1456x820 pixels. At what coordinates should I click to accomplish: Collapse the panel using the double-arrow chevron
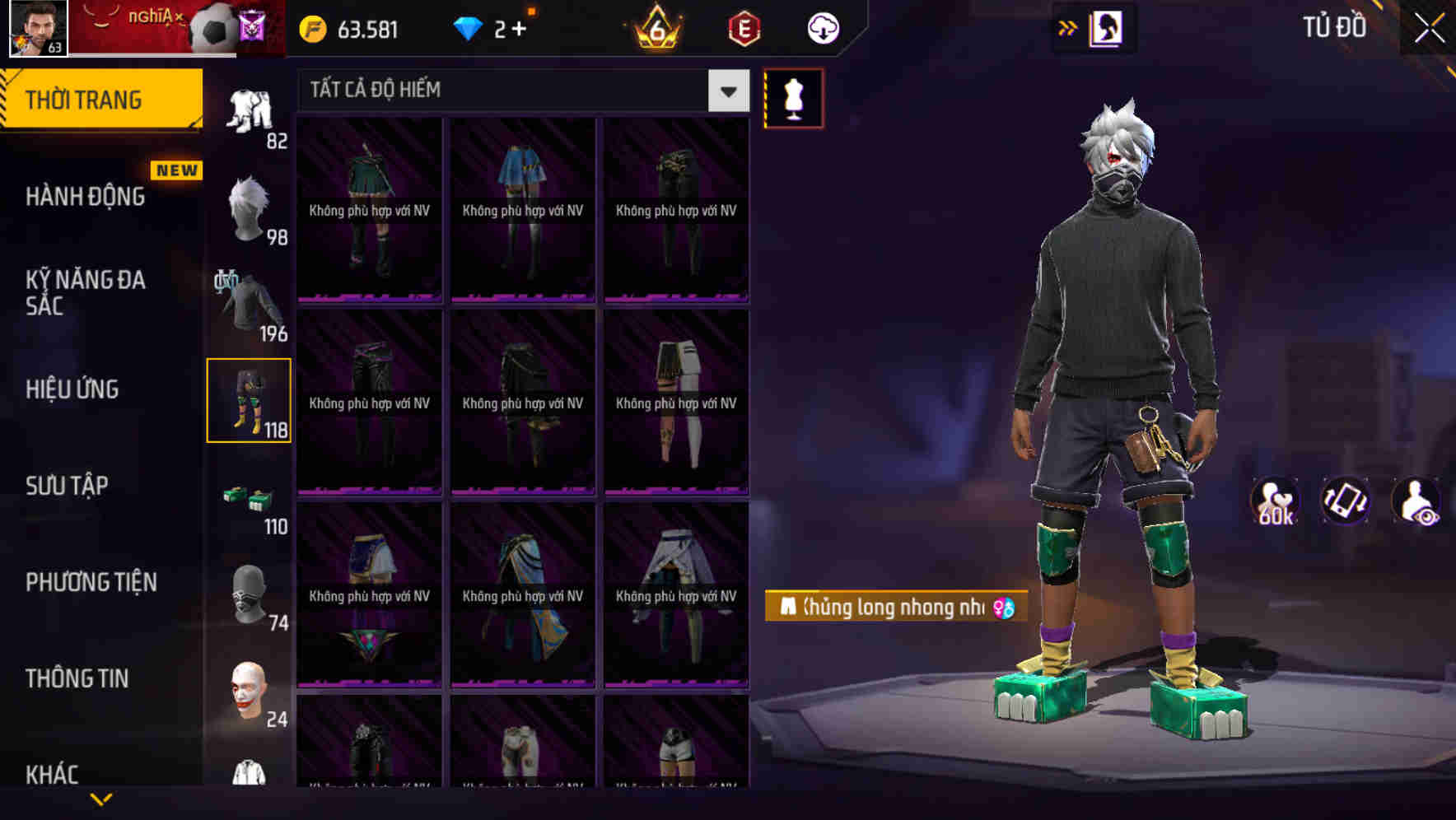[1069, 26]
